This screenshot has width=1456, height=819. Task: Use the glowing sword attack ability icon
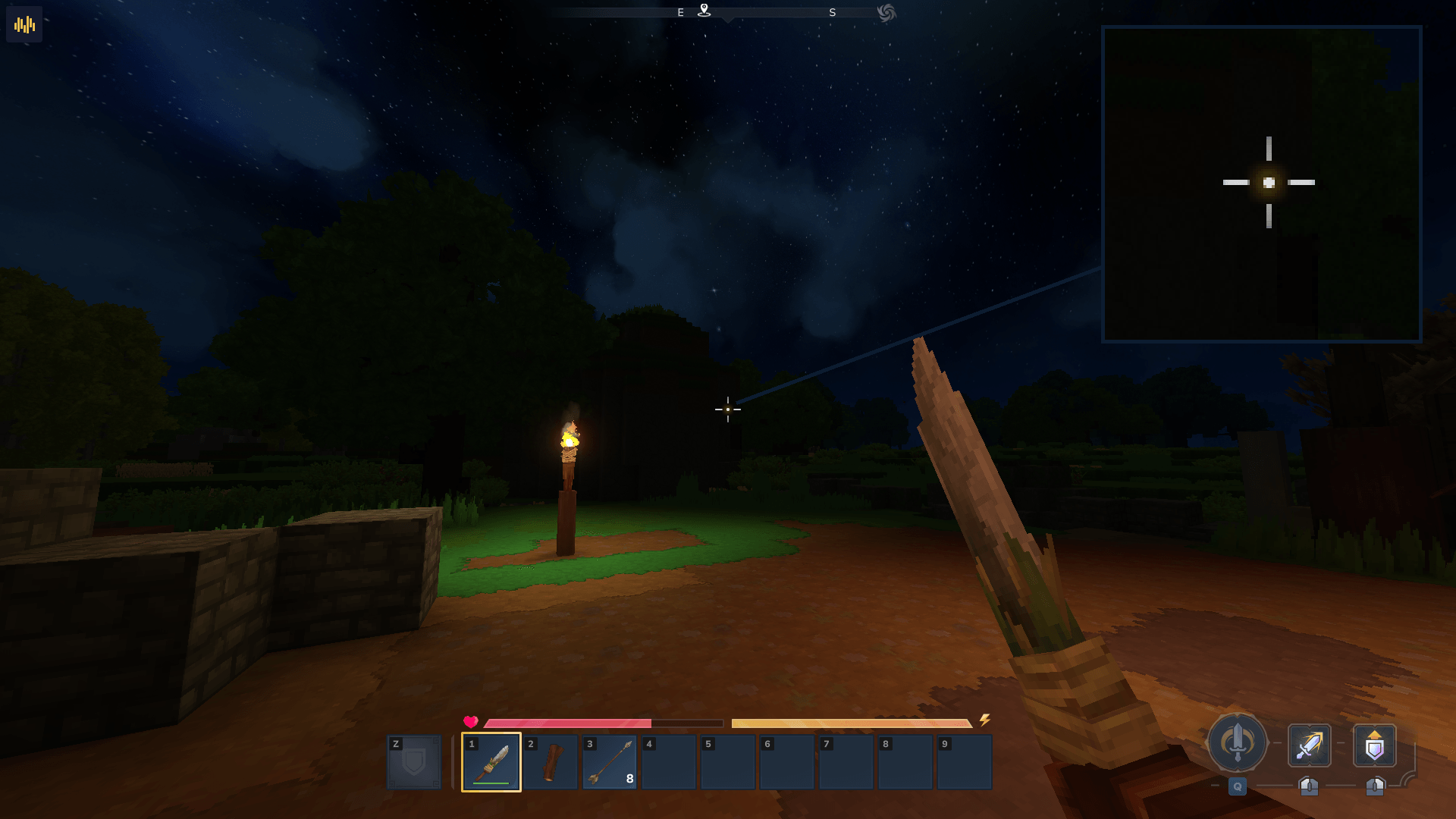click(1309, 745)
